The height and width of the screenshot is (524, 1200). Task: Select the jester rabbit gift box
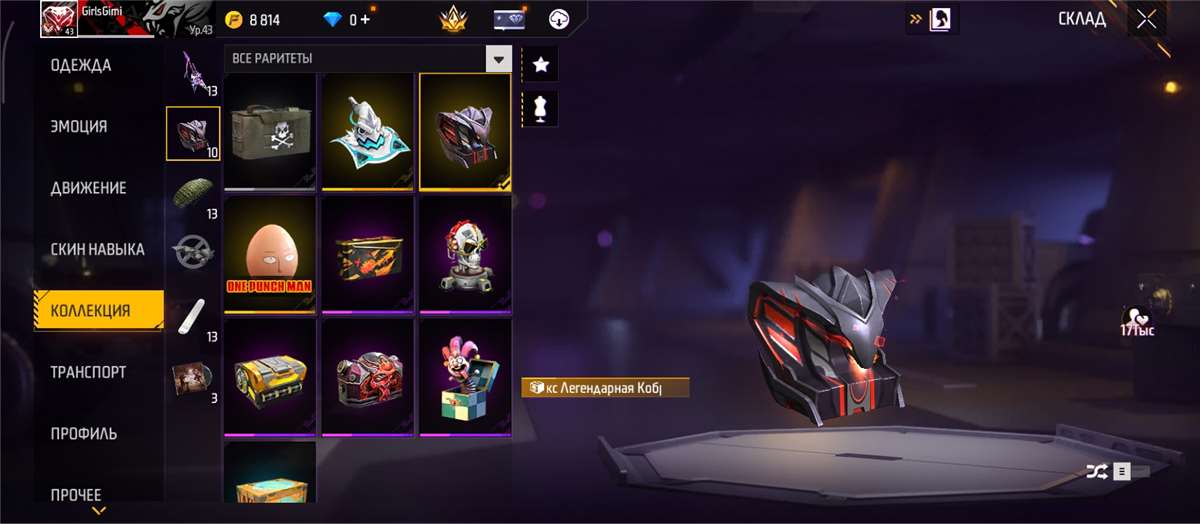tap(465, 377)
